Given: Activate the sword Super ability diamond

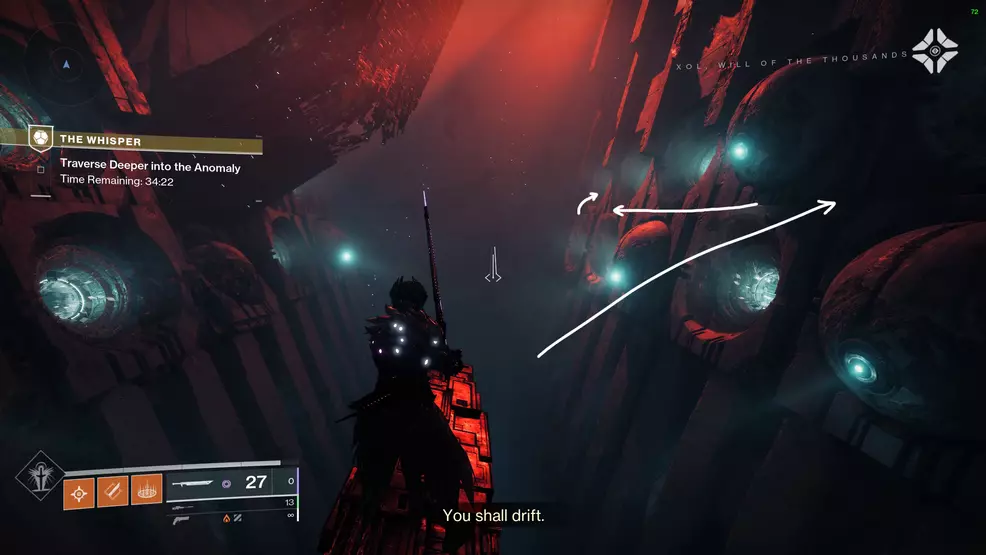Looking at the screenshot, I should (40, 478).
